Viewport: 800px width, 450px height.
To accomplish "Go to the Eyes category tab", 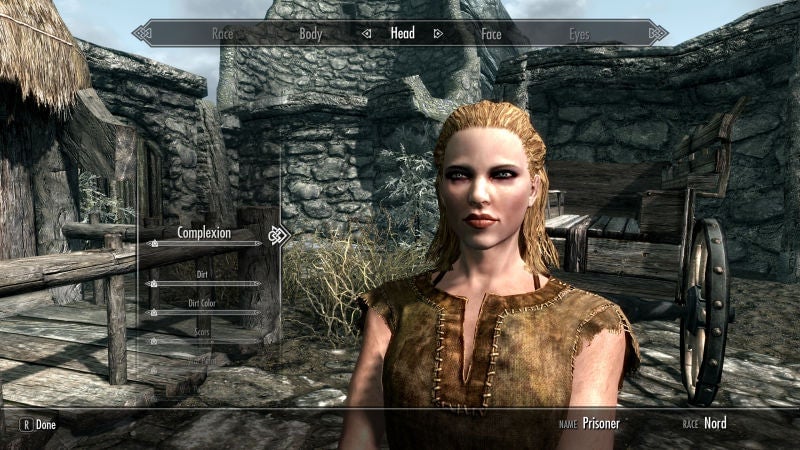I will [579, 34].
